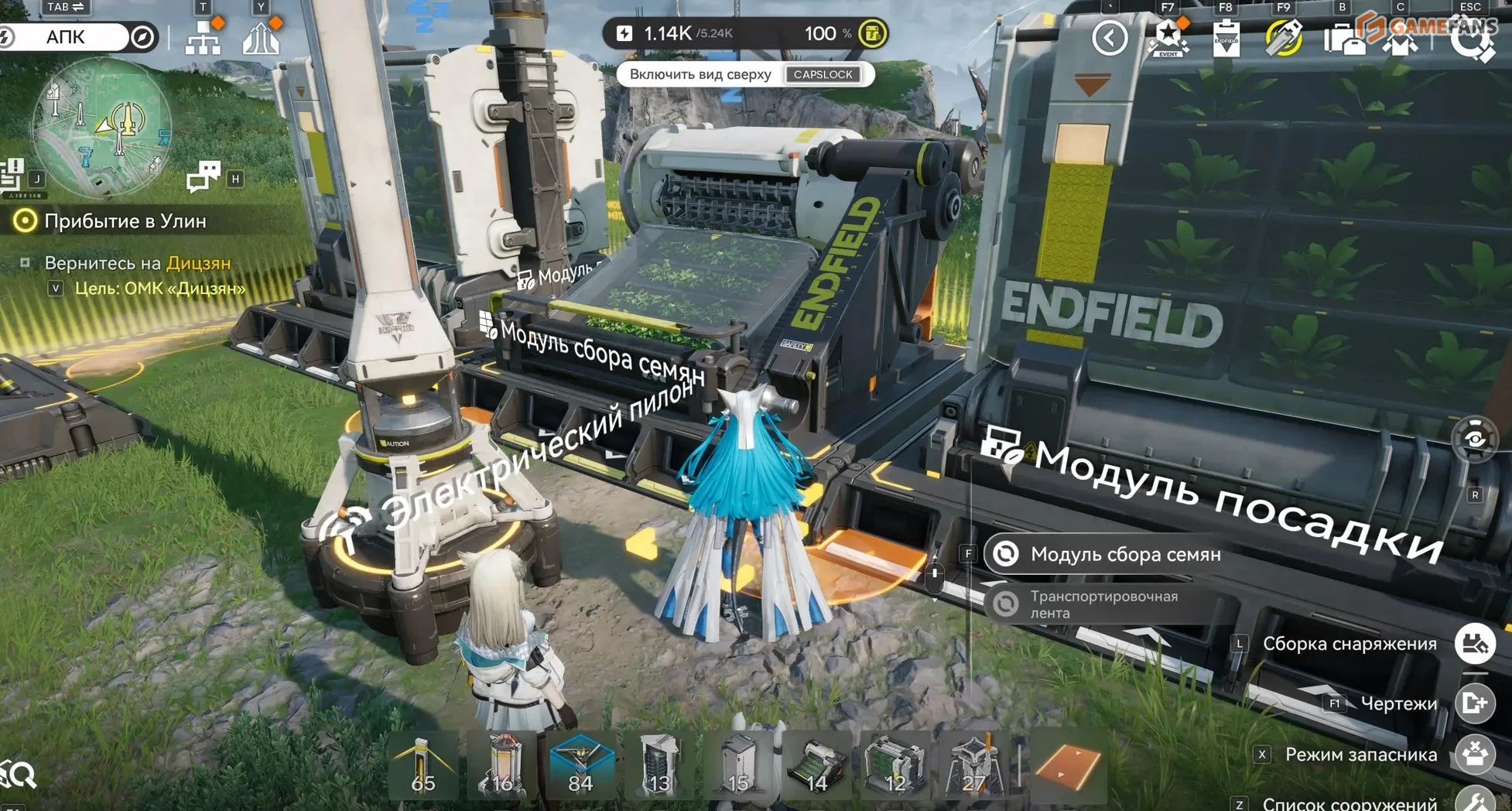Open the Event star icon
The image size is (1512, 811).
(1167, 37)
